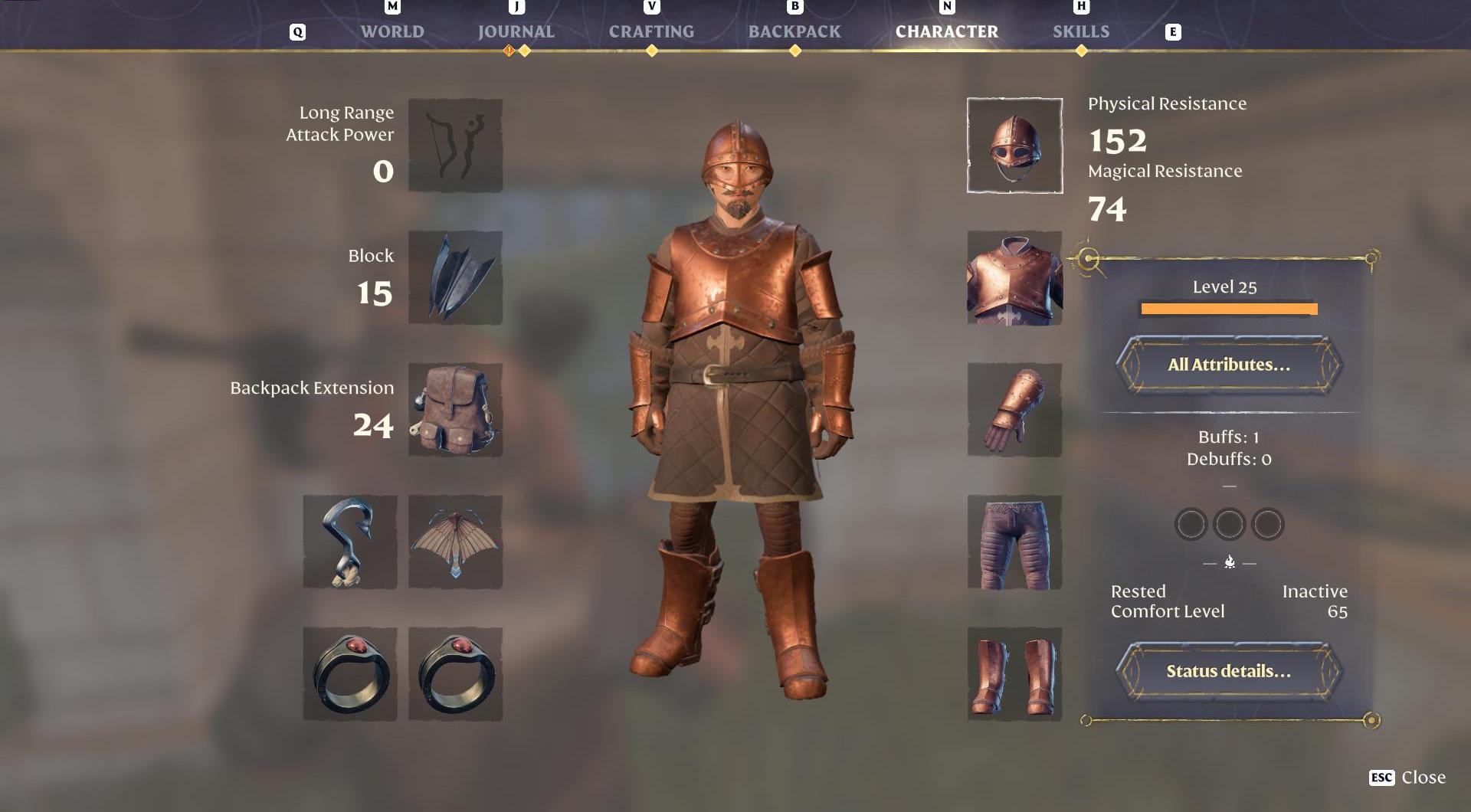Select the glider equipment slot

pos(455,542)
